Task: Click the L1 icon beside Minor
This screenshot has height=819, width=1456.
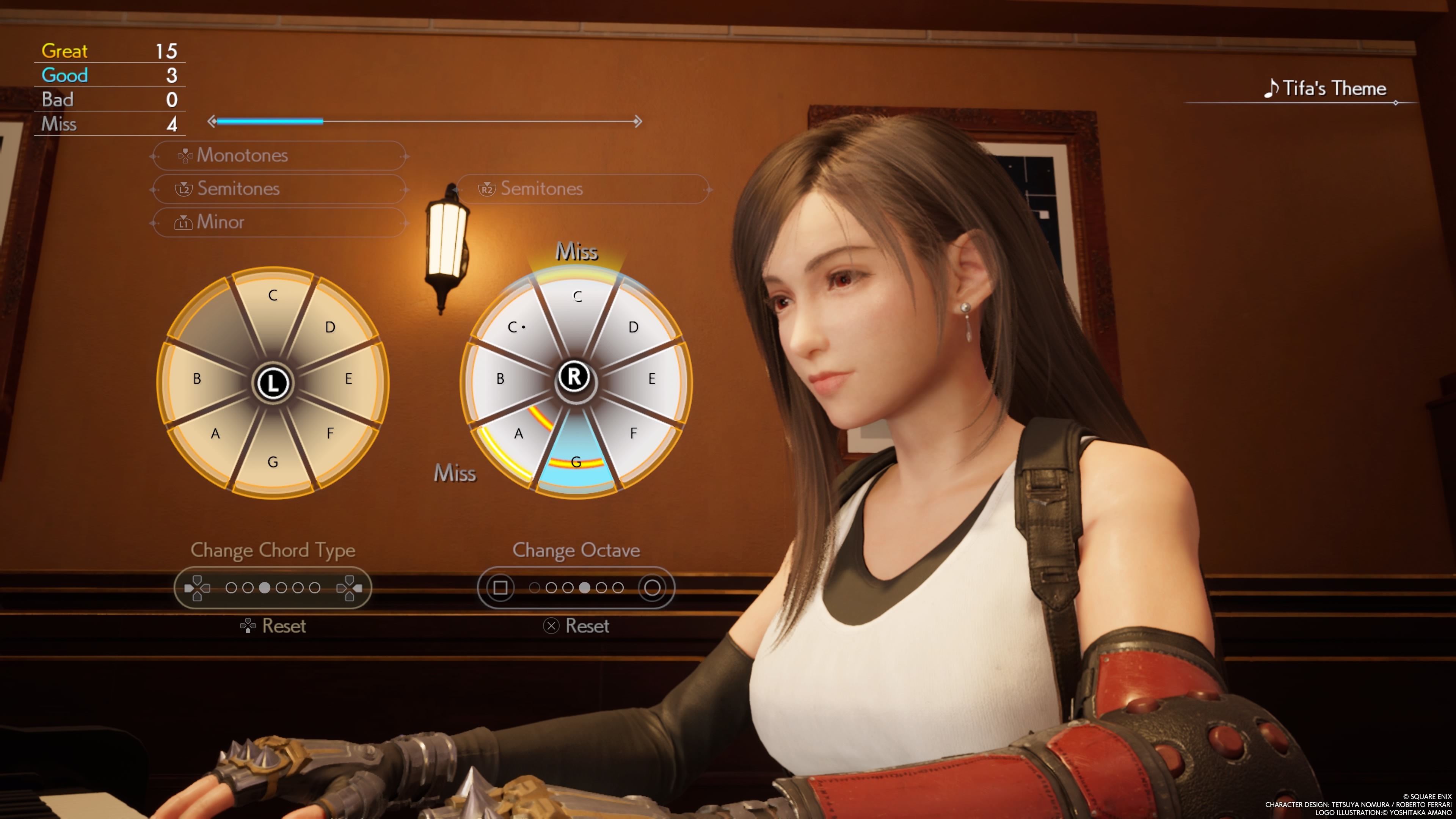Action: click(x=184, y=222)
